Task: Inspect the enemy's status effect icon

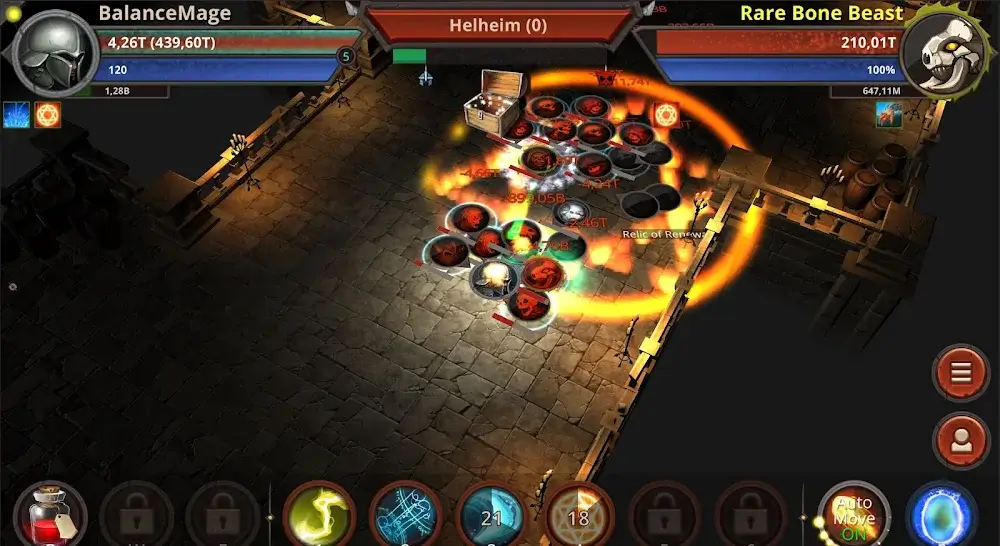Action: coord(889,114)
